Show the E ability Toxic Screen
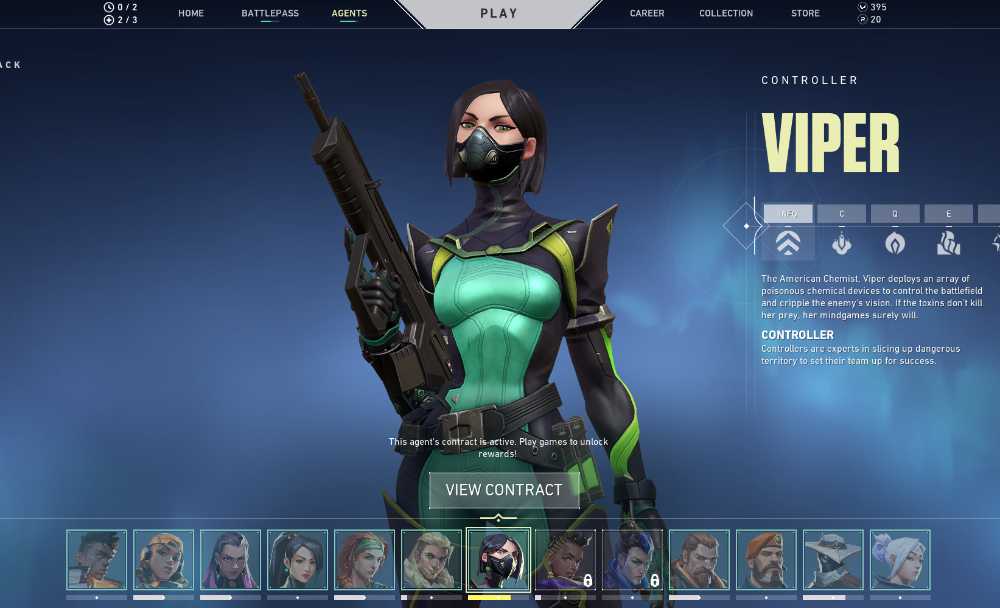The width and height of the screenshot is (1000, 608). (948, 214)
